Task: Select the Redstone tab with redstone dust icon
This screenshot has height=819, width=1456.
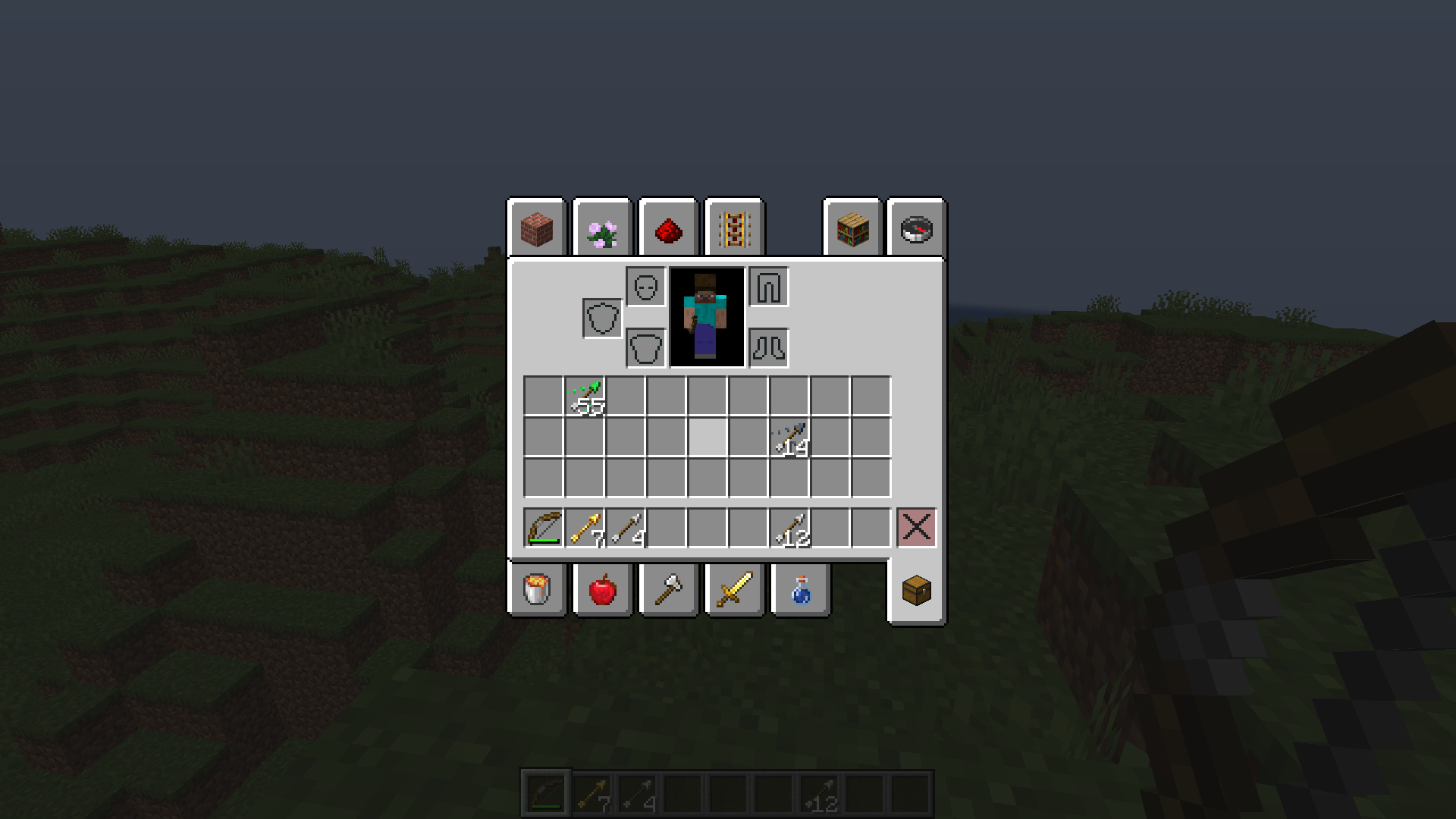Action: click(x=667, y=230)
